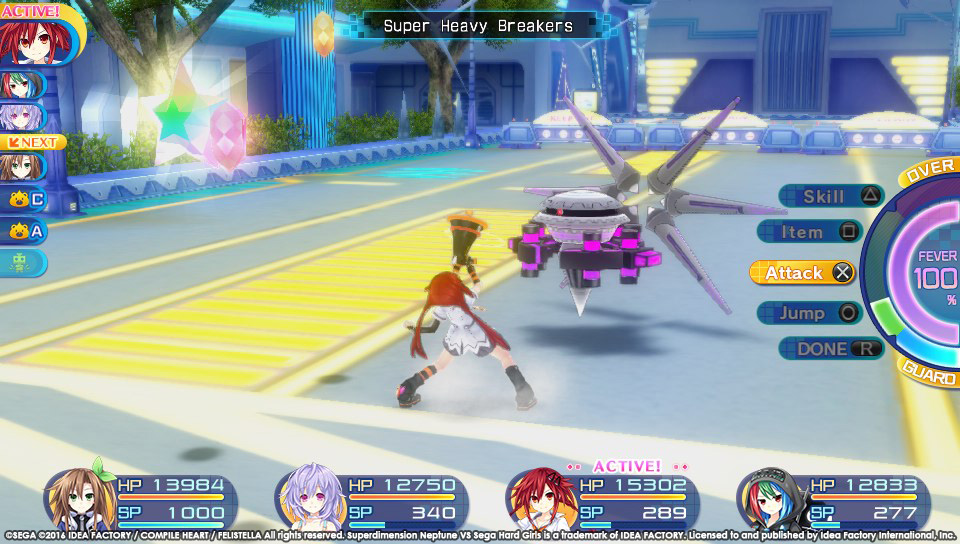Screen dimensions: 960x544
Task: Choose the active red-haired party member panel
Action: (x=602, y=499)
